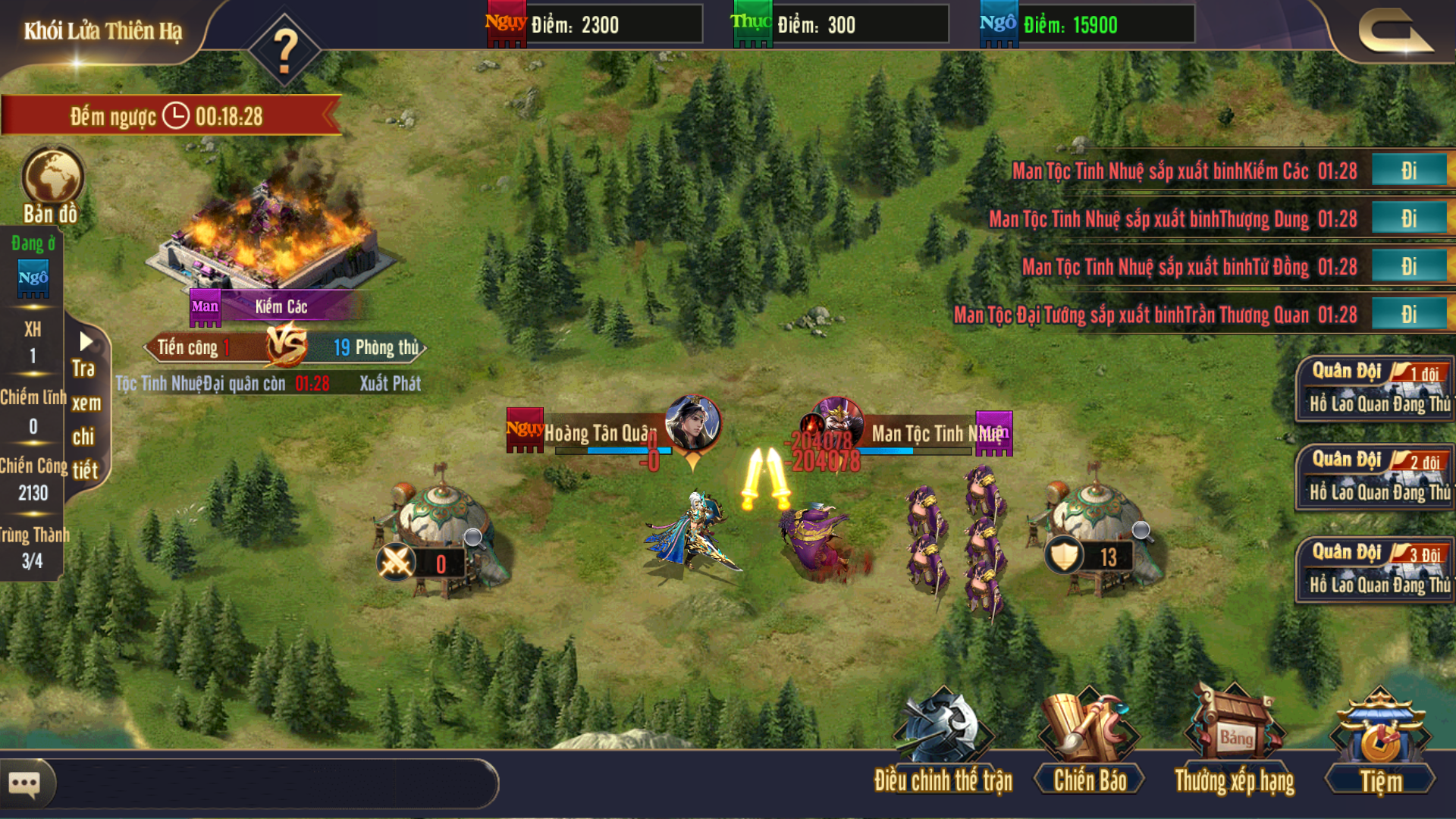
Task: Go to Tử Đồng event with Đi
Action: 1409,266
